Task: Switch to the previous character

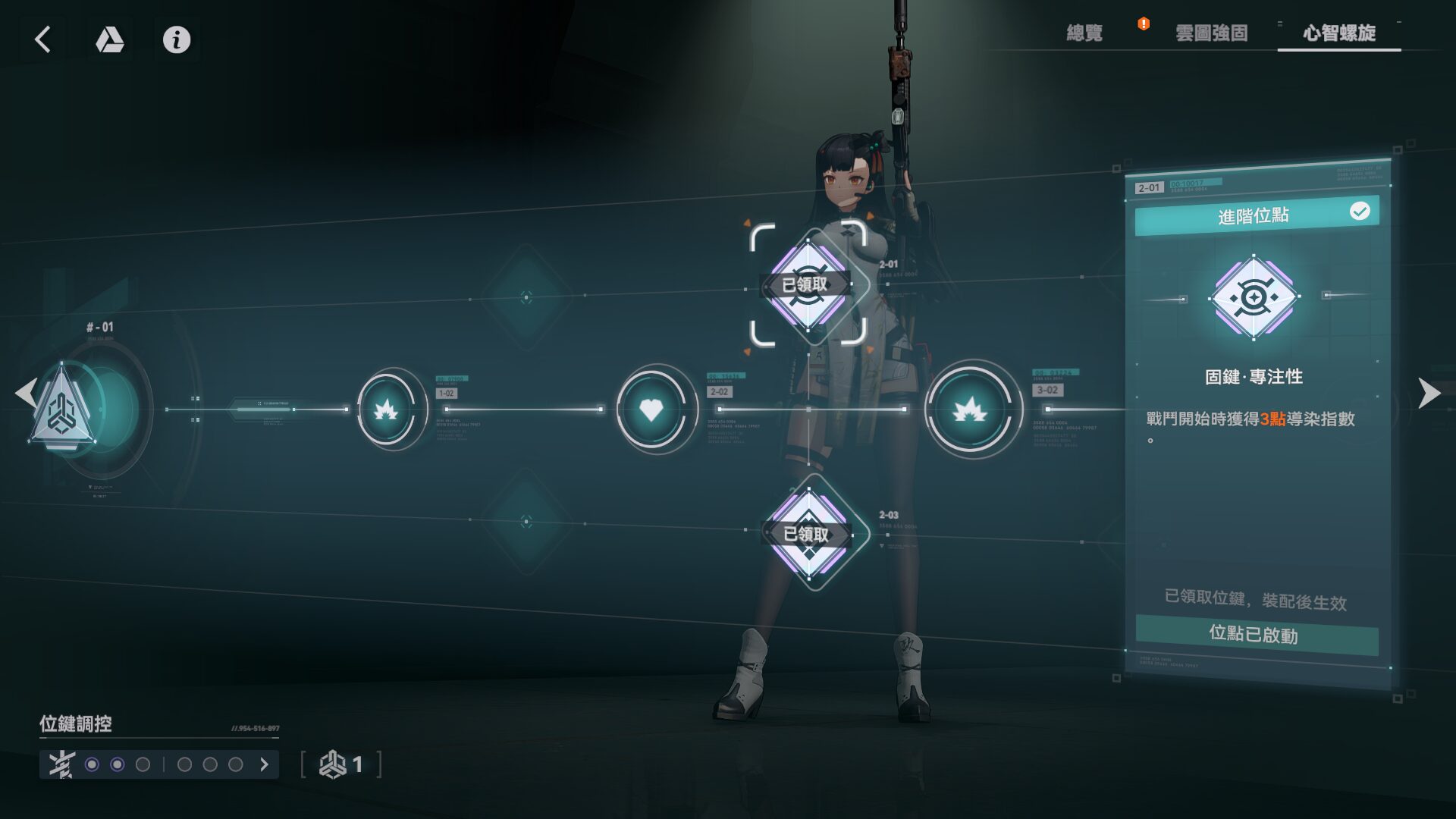Action: click(x=26, y=393)
